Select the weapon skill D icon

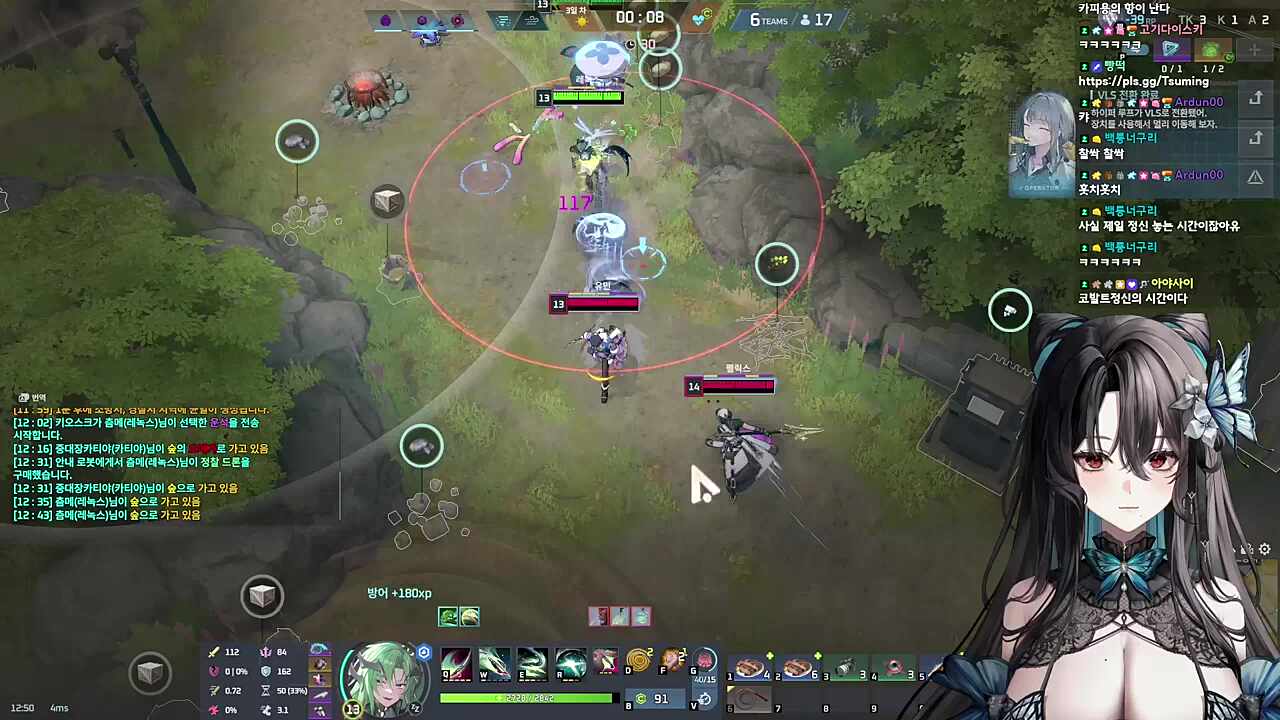click(638, 662)
